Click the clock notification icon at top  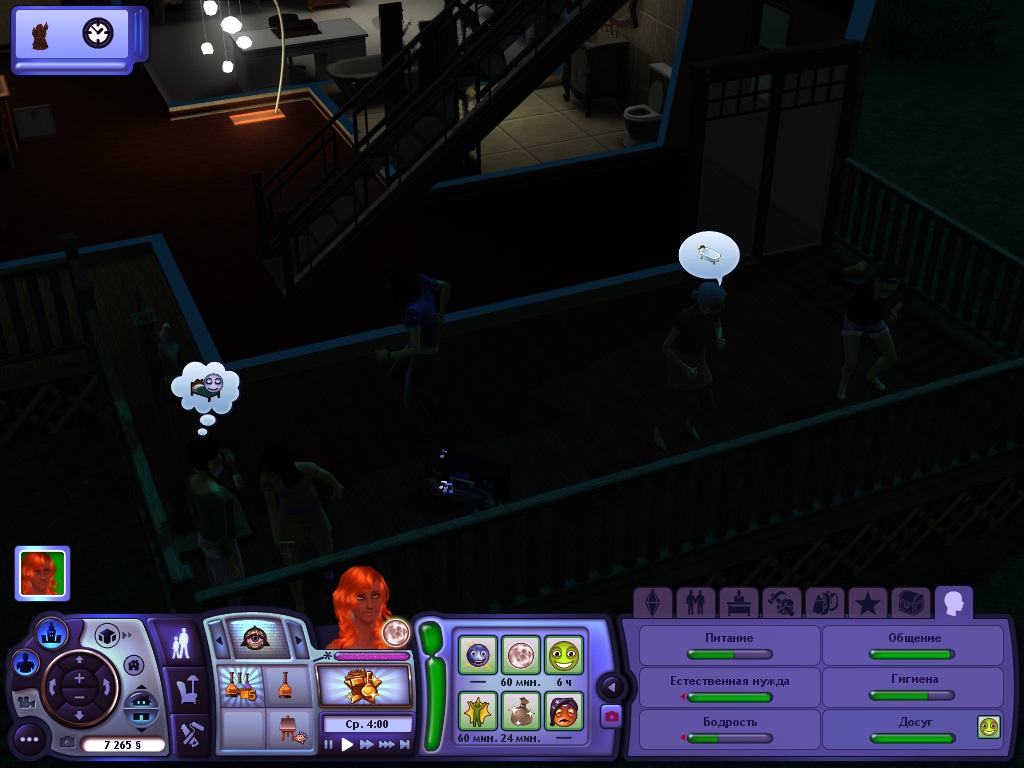click(98, 34)
